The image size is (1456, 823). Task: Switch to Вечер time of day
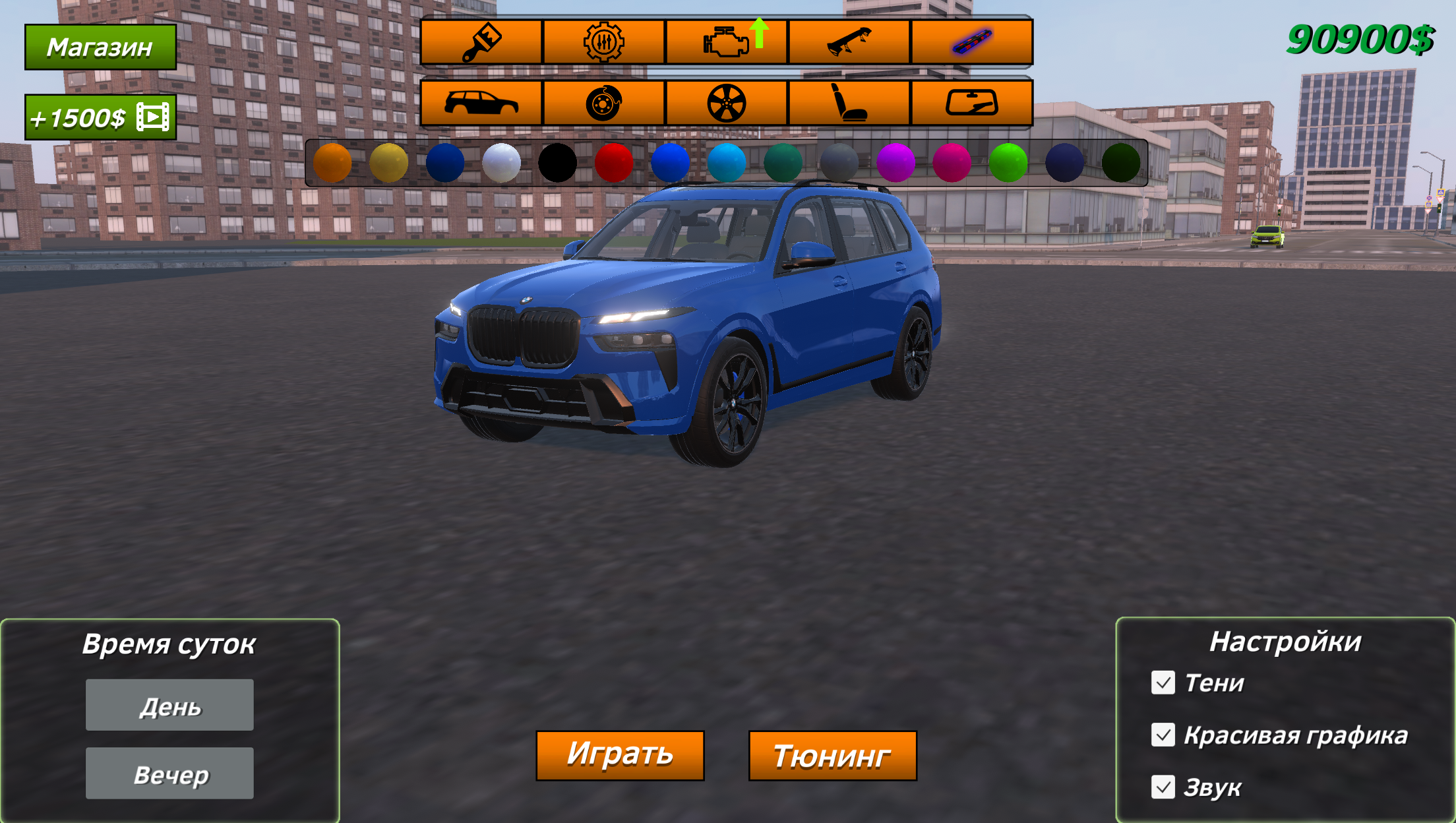169,772
